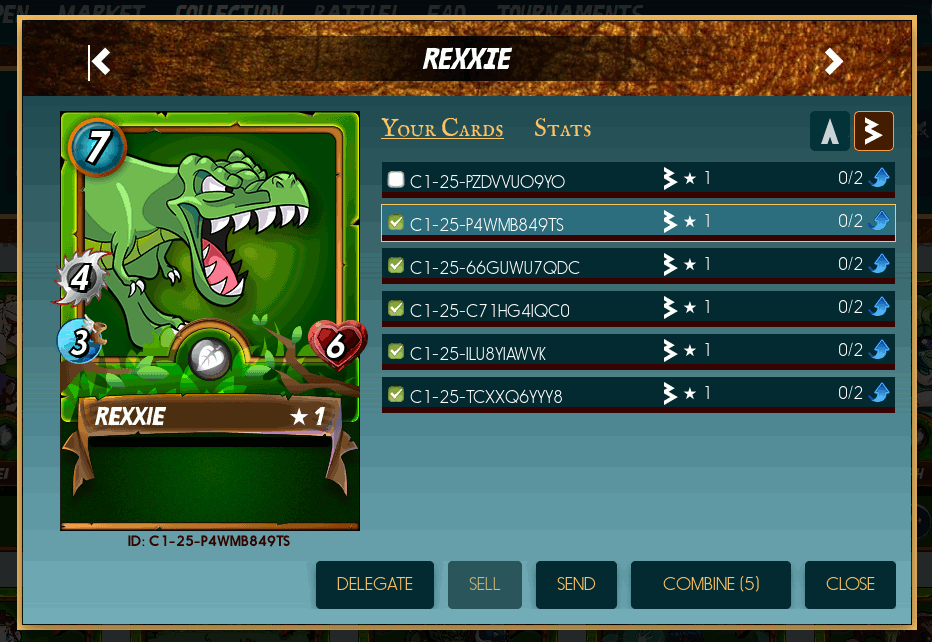Combine the five selected cards
The image size is (932, 642).
(x=711, y=584)
